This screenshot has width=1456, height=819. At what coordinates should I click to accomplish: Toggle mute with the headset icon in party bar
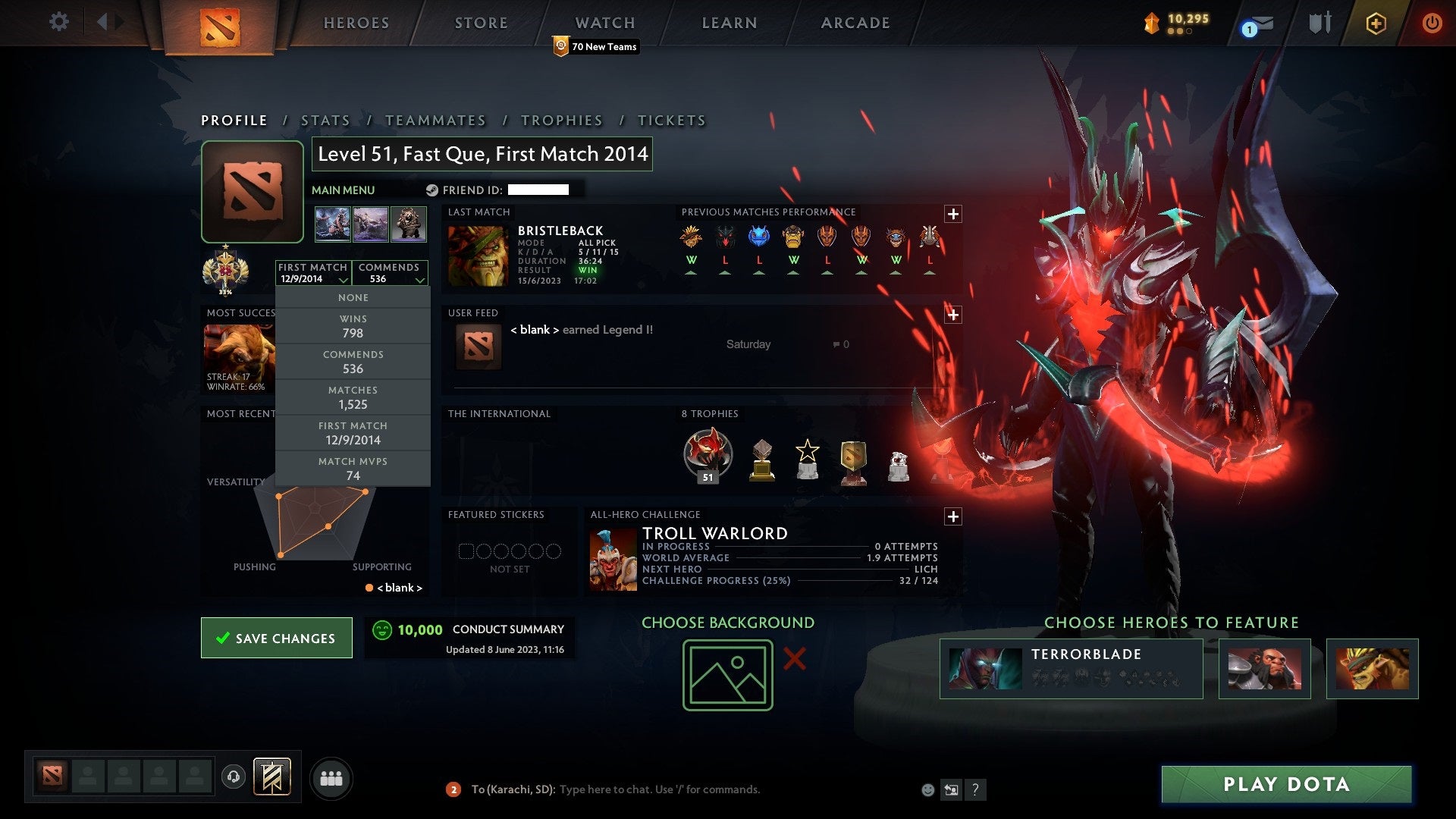233,777
